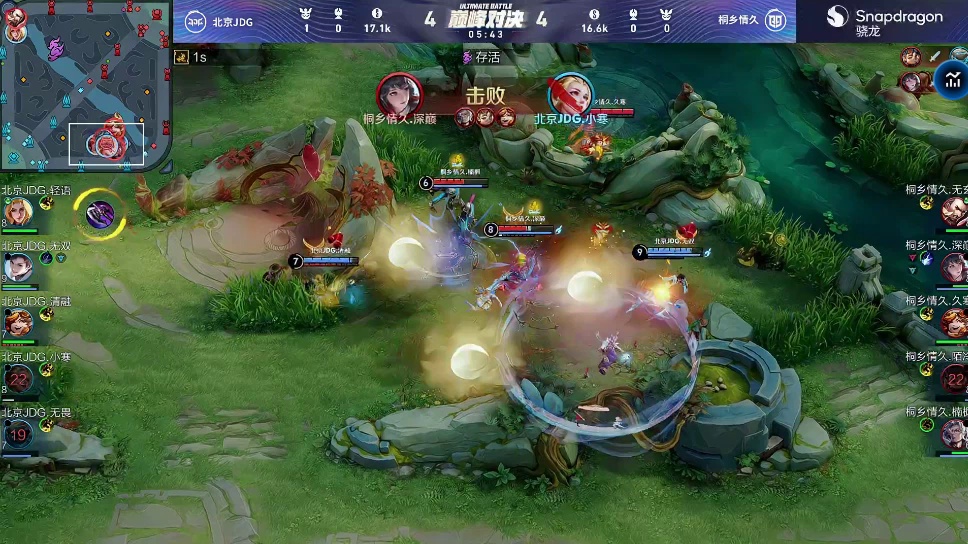The width and height of the screenshot is (968, 544).
Task: Select player 北京JDG.轻语 portrait
Action: [x=17, y=212]
